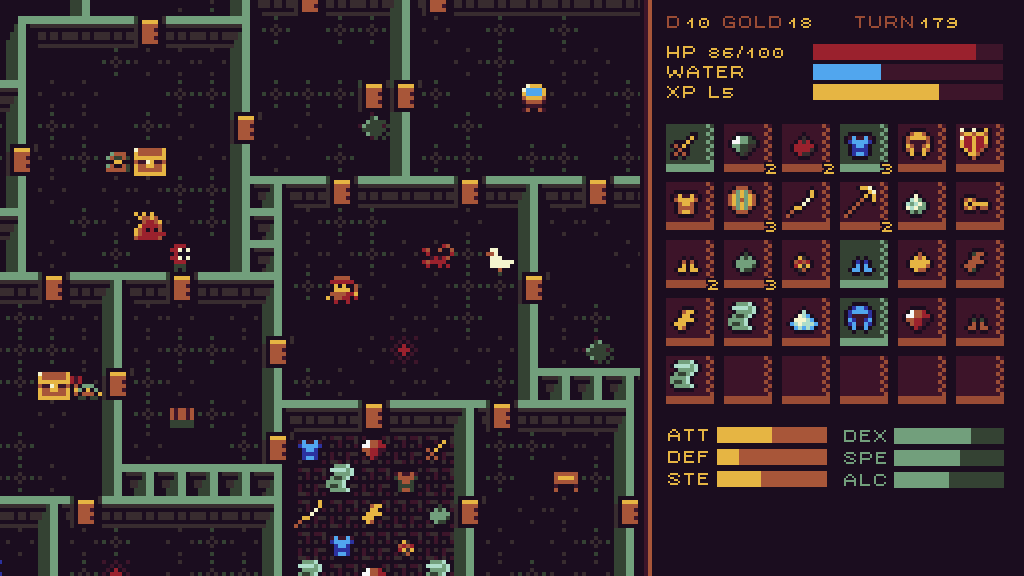Select the round striped shield stack
The width and height of the screenshot is (1024, 576).
coord(746,206)
